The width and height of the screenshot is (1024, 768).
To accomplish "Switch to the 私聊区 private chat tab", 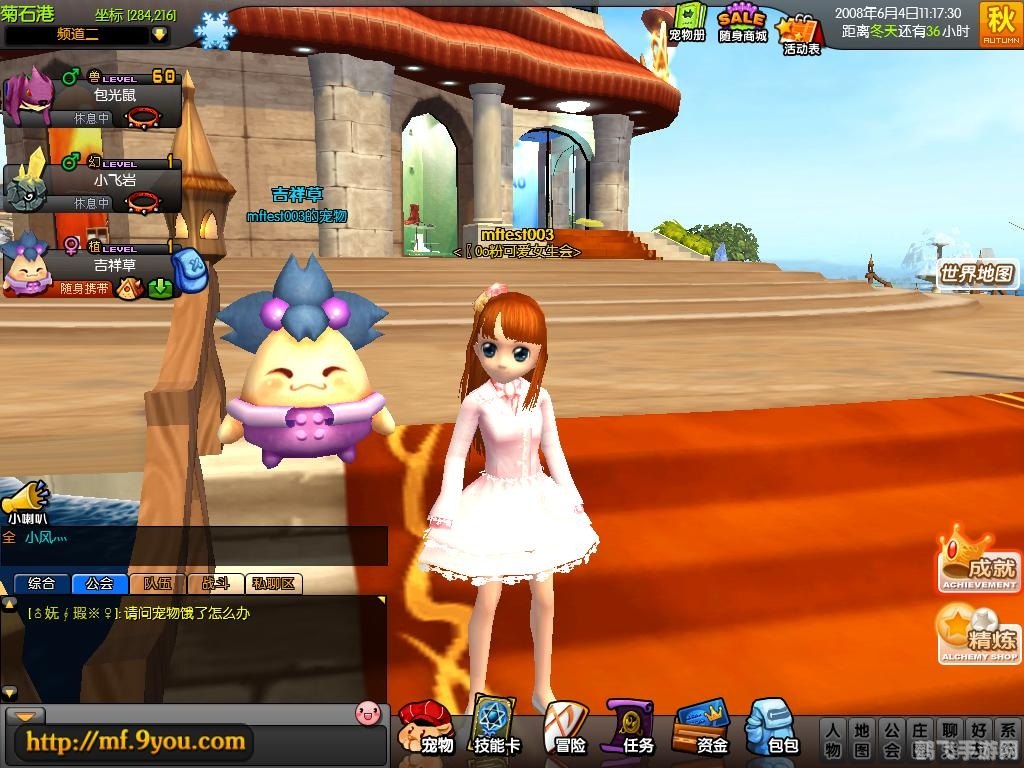I will coord(273,584).
